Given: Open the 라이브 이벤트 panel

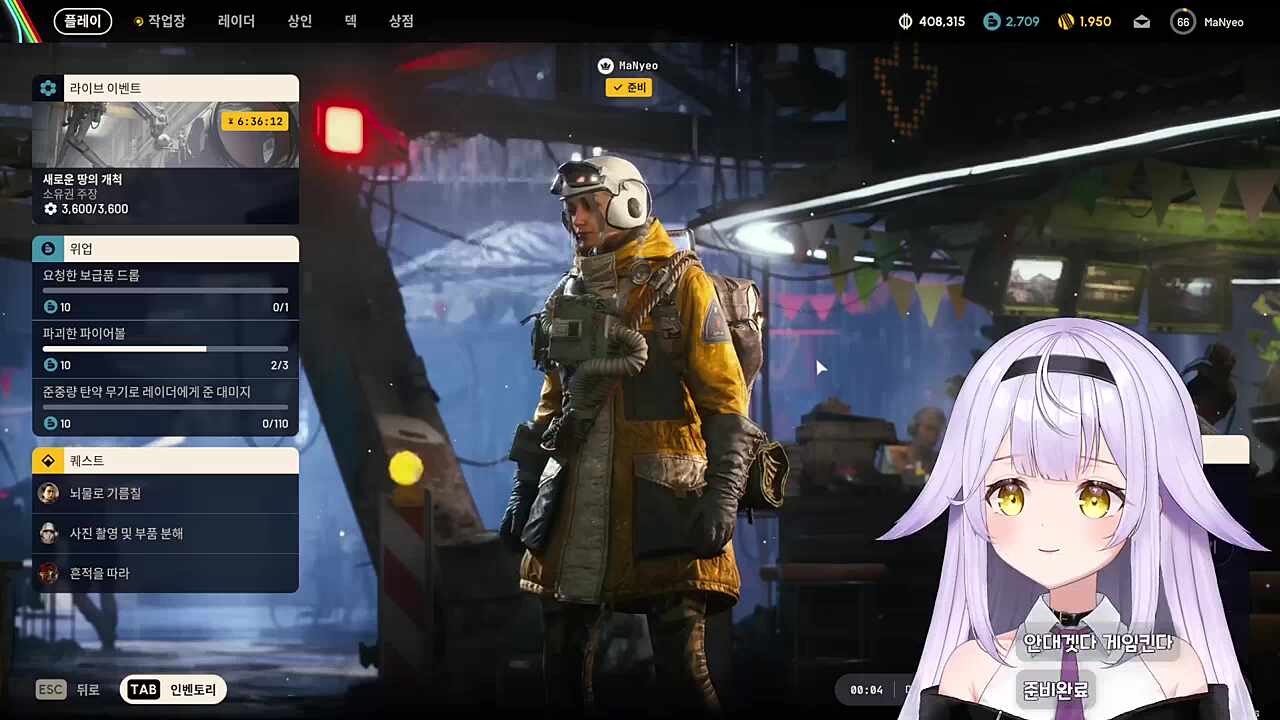Looking at the screenshot, I should pyautogui.click(x=165, y=88).
